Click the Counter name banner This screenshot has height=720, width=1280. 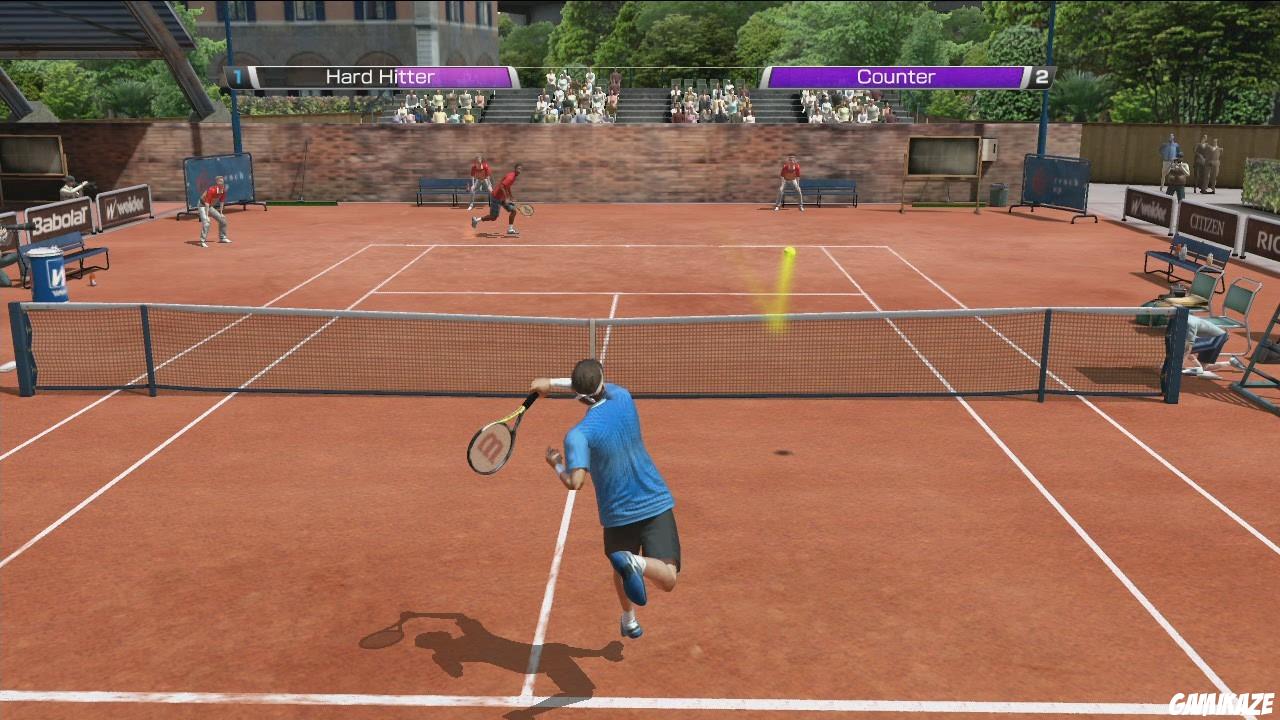tap(895, 76)
